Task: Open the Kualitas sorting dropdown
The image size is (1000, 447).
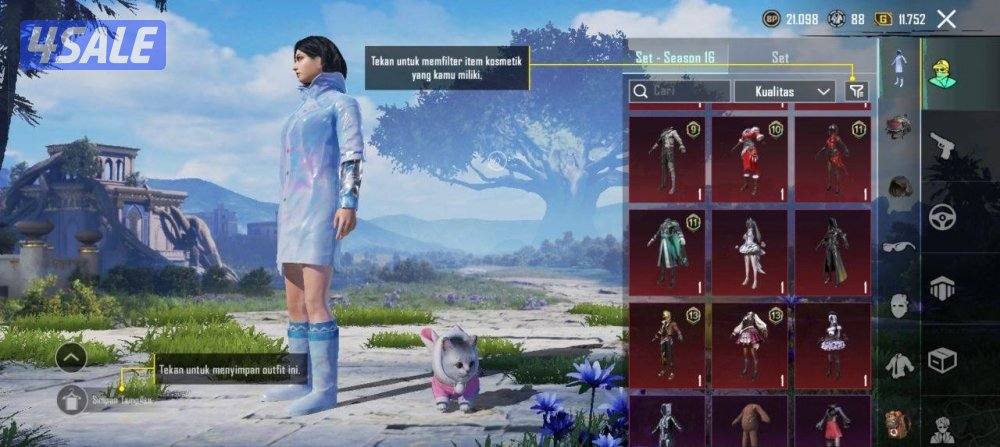Action: point(785,91)
